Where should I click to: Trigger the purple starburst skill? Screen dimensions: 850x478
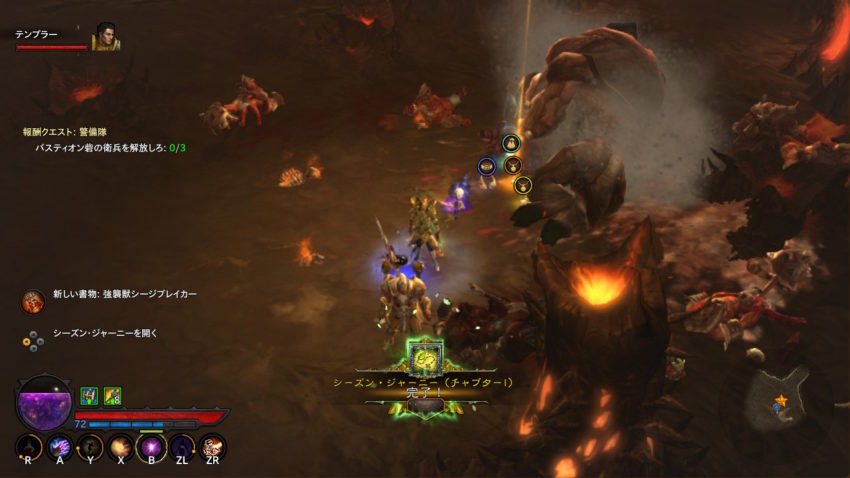tap(151, 446)
